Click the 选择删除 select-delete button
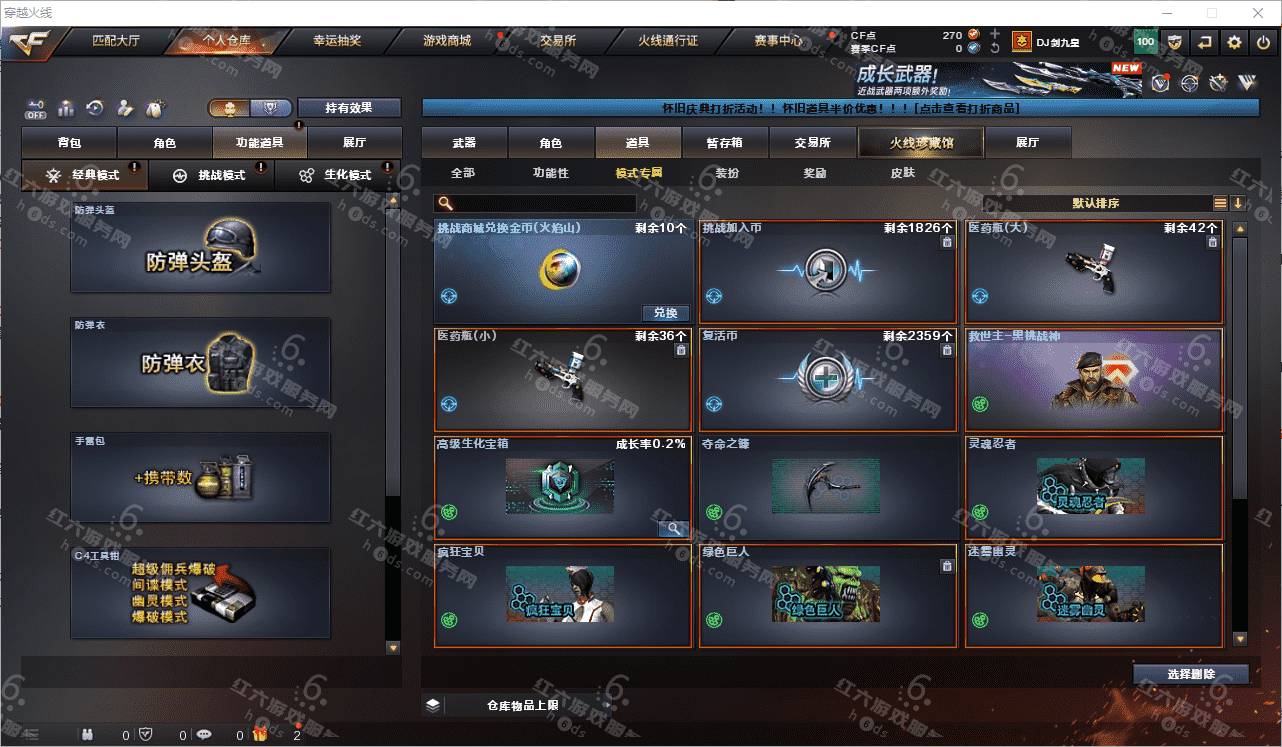Screen dimensions: 1282x747 pos(1190,674)
